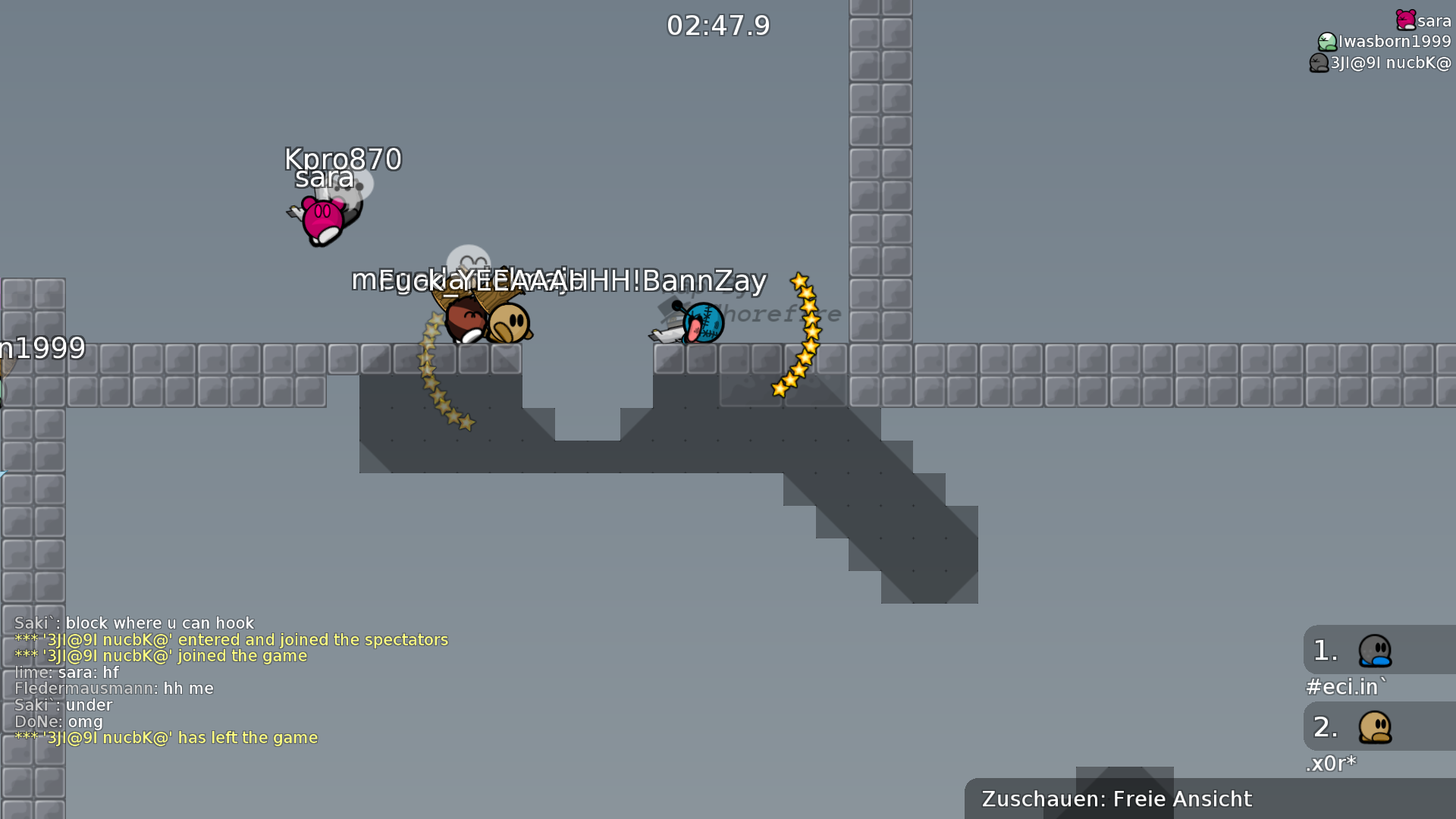Image resolution: width=1456 pixels, height=819 pixels.
Task: Click the 'DoNe: omg' chat line
Action: click(58, 721)
